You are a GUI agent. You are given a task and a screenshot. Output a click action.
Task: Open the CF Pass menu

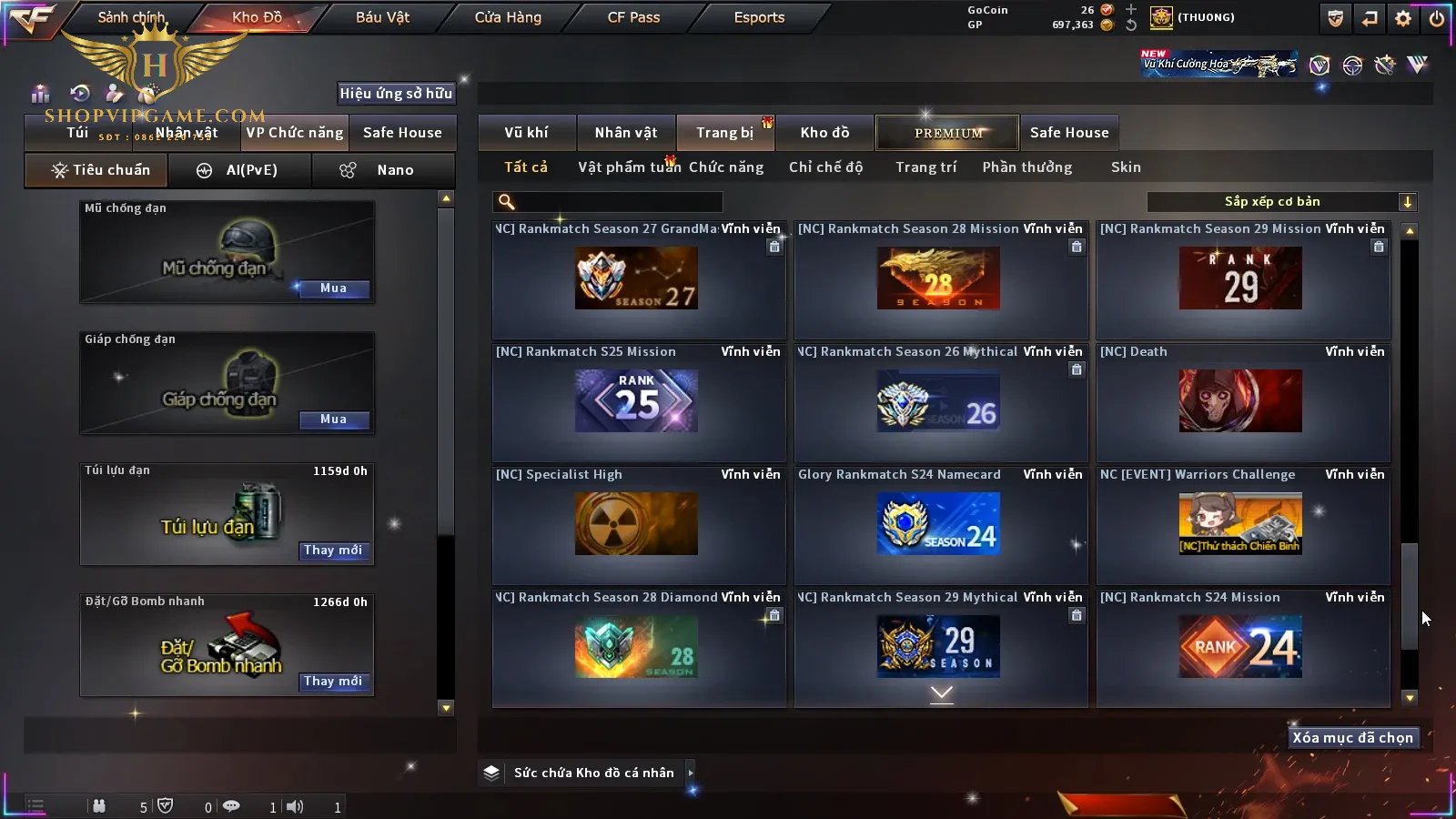point(633,17)
